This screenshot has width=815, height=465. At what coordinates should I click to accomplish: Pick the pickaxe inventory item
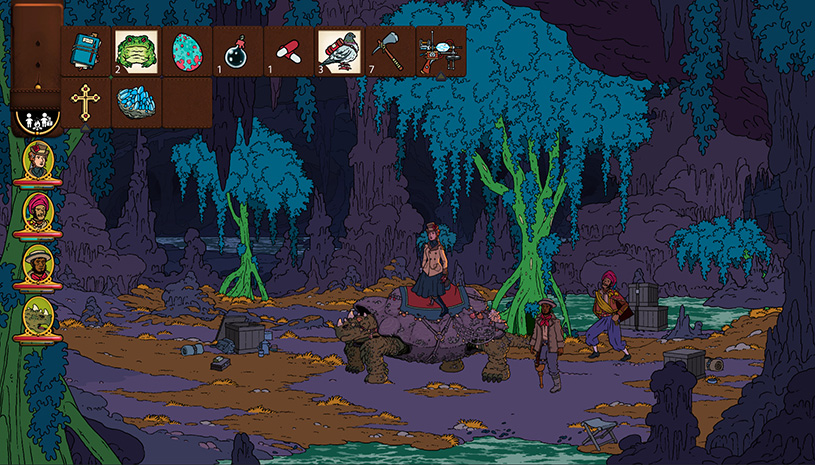(x=390, y=50)
